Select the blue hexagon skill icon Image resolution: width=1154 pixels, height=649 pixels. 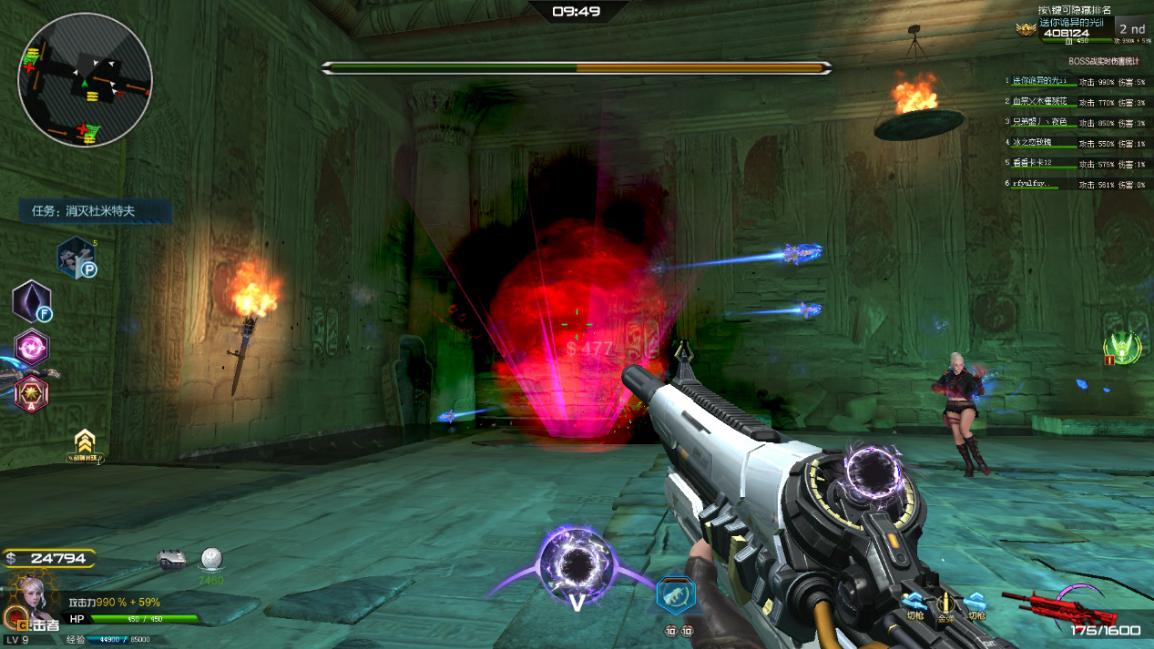click(x=75, y=257)
